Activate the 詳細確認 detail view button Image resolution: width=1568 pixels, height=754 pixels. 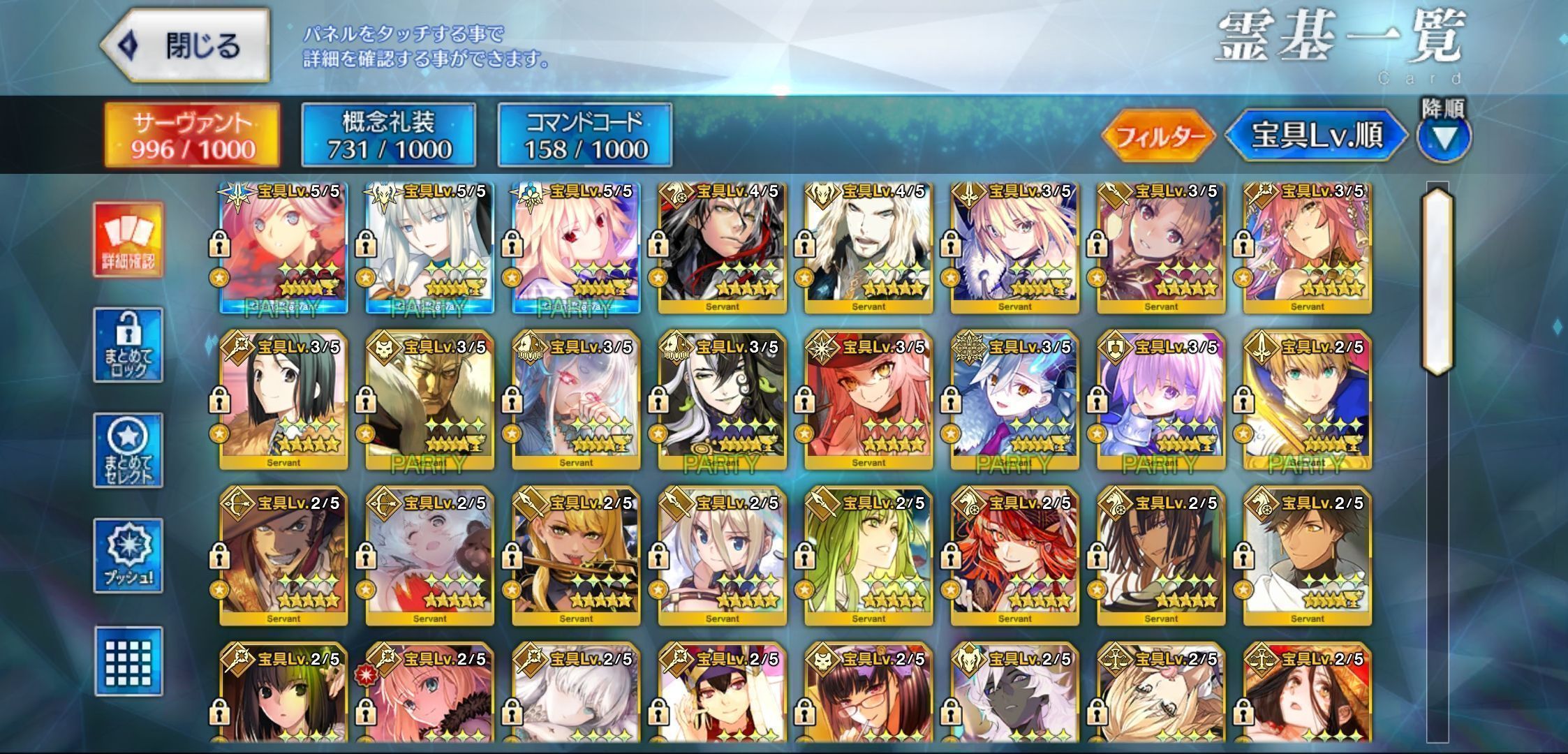tap(128, 239)
